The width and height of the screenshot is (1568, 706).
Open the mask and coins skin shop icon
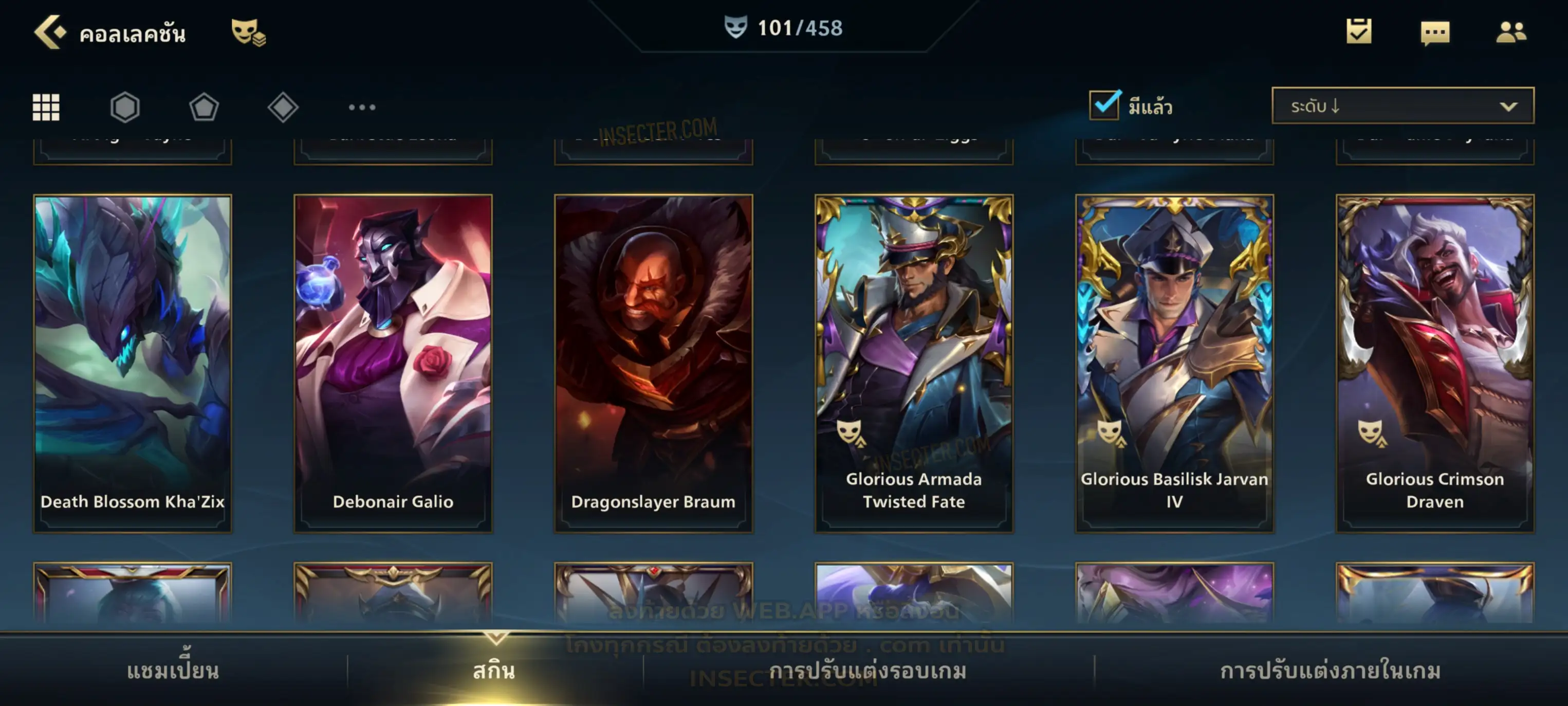click(x=248, y=32)
